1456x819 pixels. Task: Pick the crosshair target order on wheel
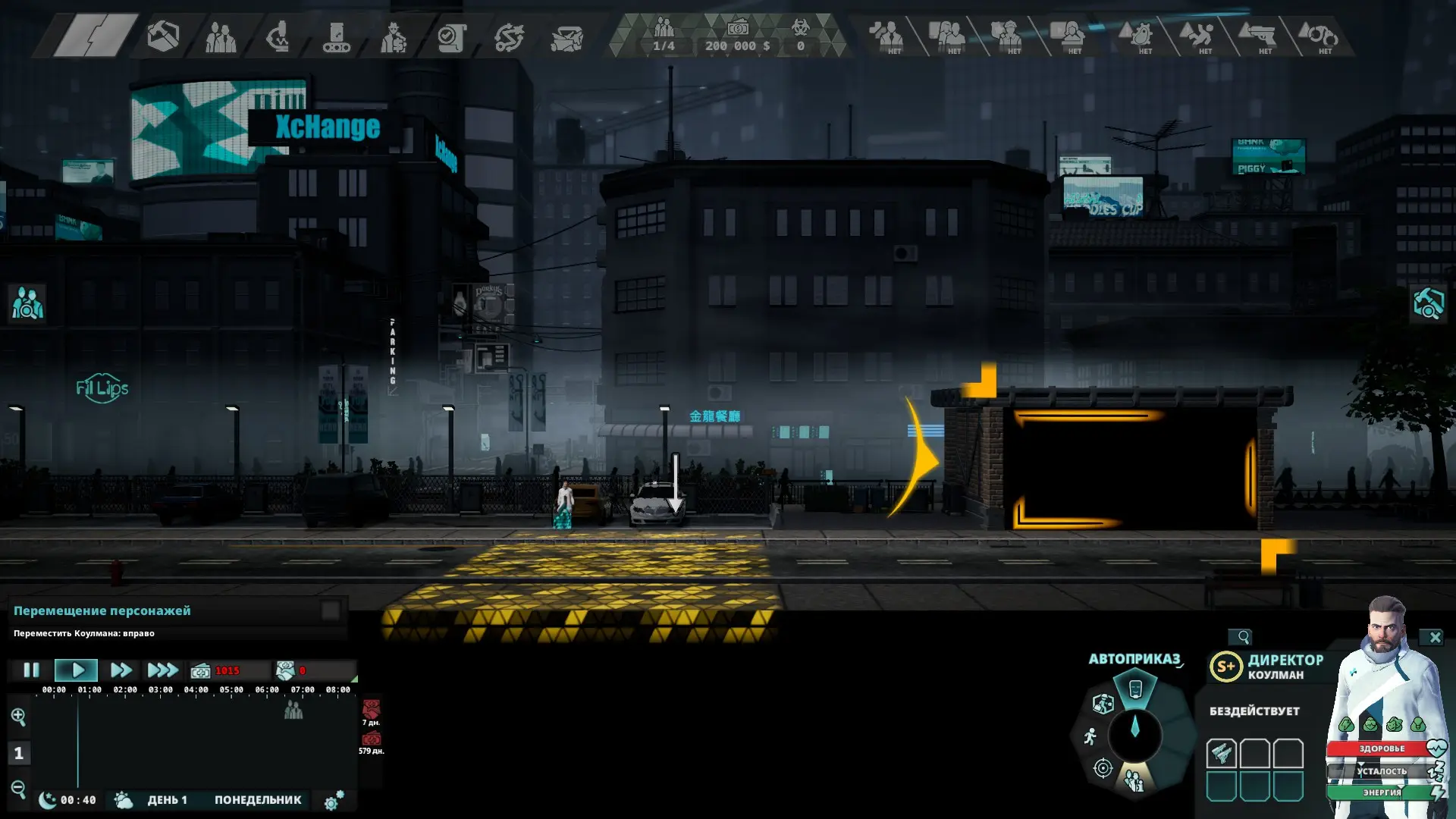point(1103,768)
